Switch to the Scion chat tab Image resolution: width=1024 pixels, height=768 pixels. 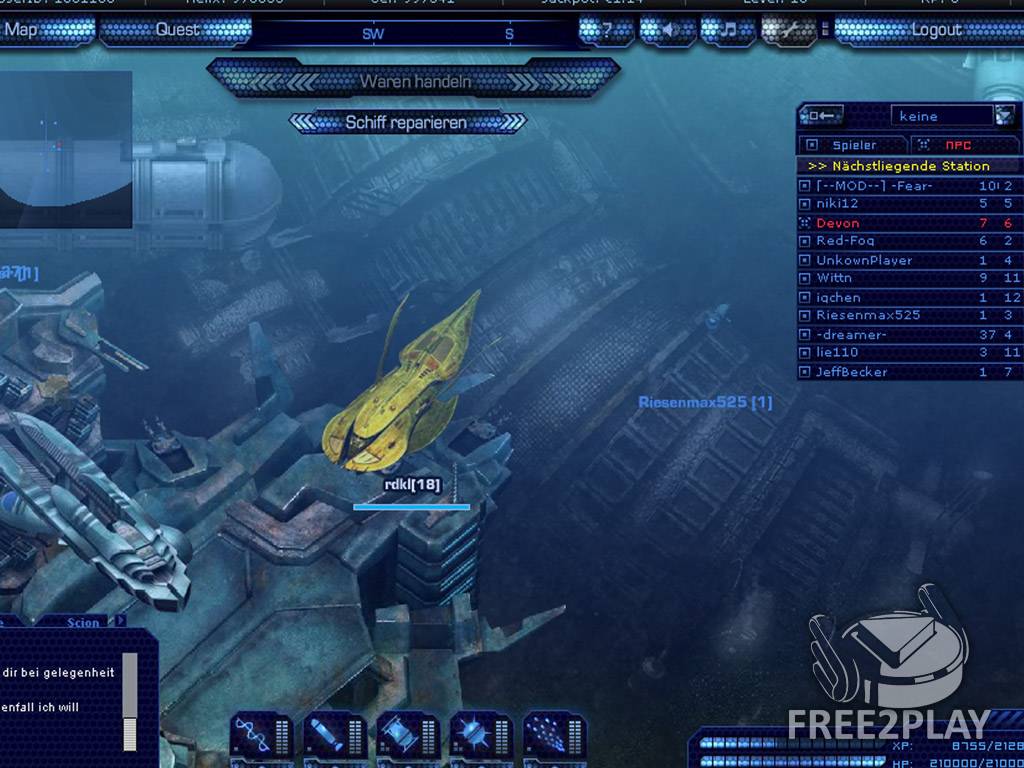point(83,622)
